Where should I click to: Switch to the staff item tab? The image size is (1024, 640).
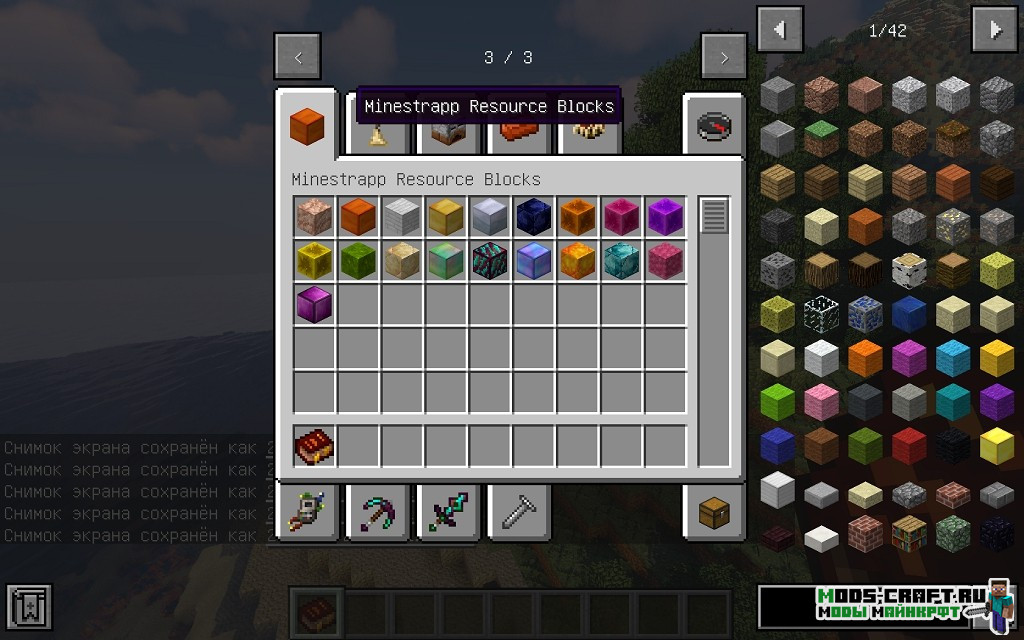[307, 512]
